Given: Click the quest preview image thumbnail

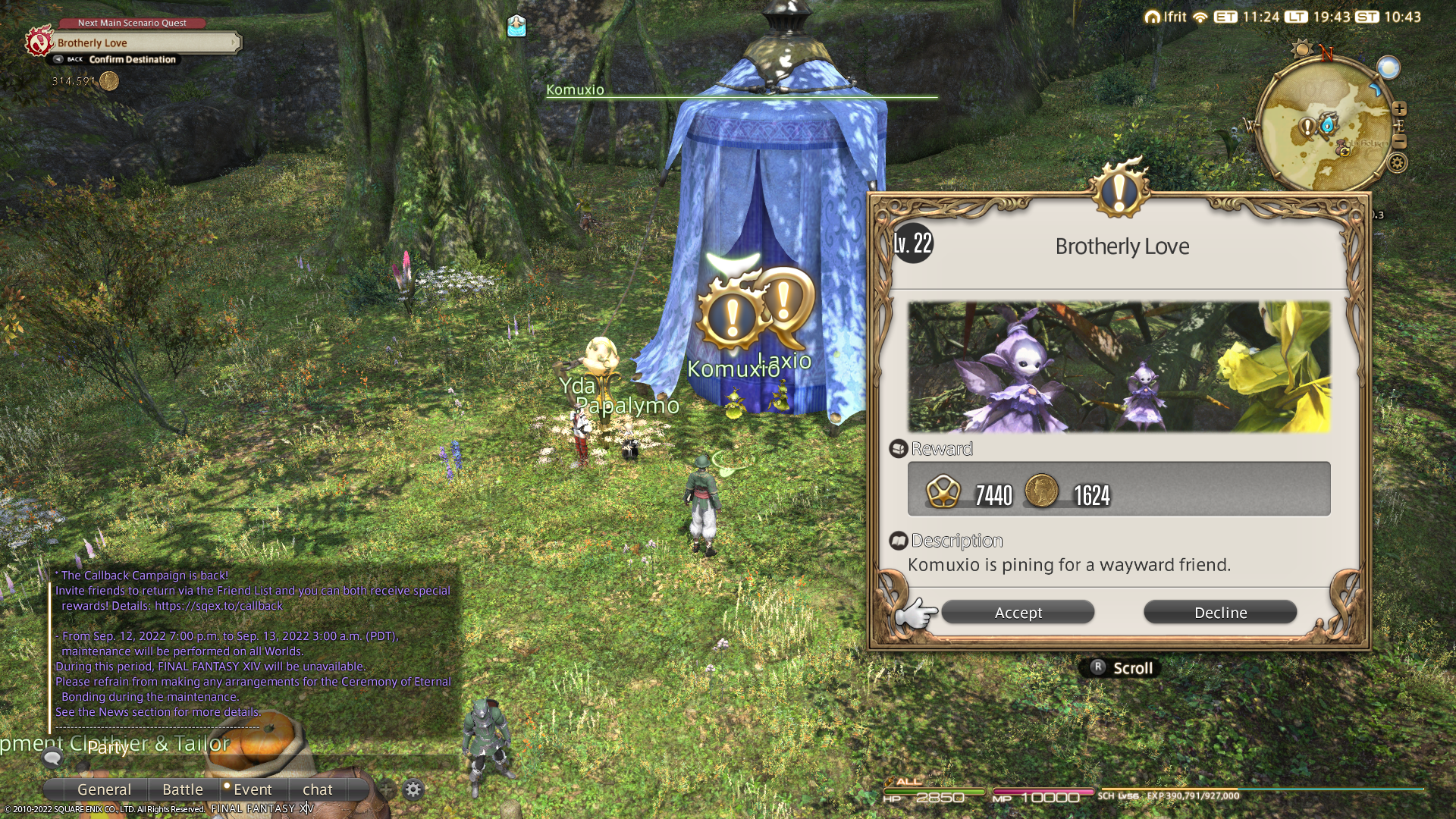Looking at the screenshot, I should pos(1119,367).
